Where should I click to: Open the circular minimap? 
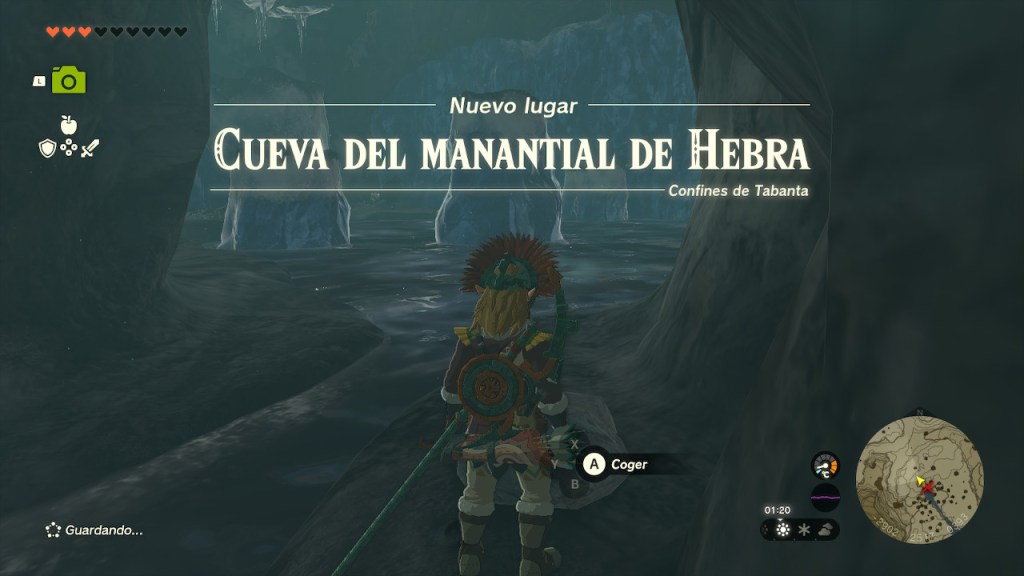920,480
